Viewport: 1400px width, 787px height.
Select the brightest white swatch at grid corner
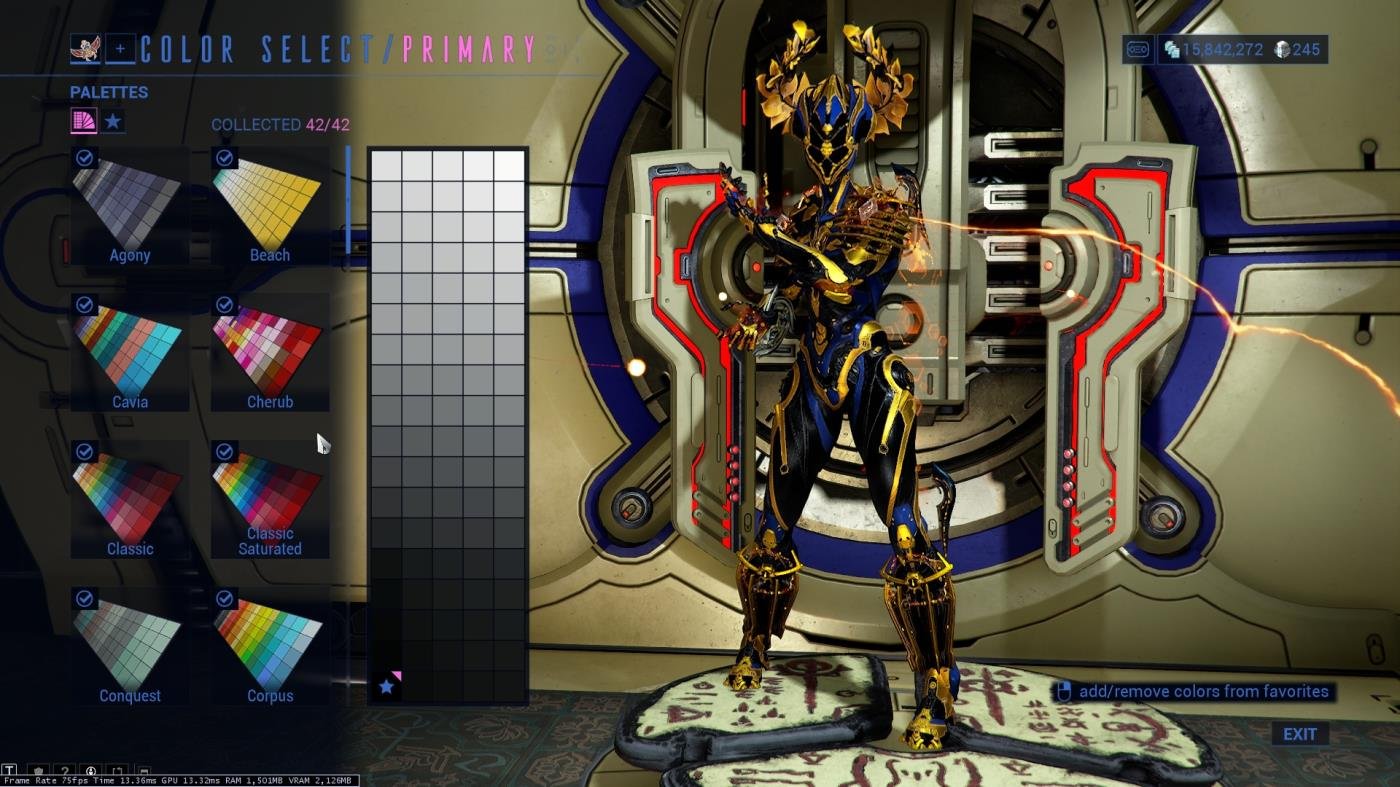click(509, 165)
